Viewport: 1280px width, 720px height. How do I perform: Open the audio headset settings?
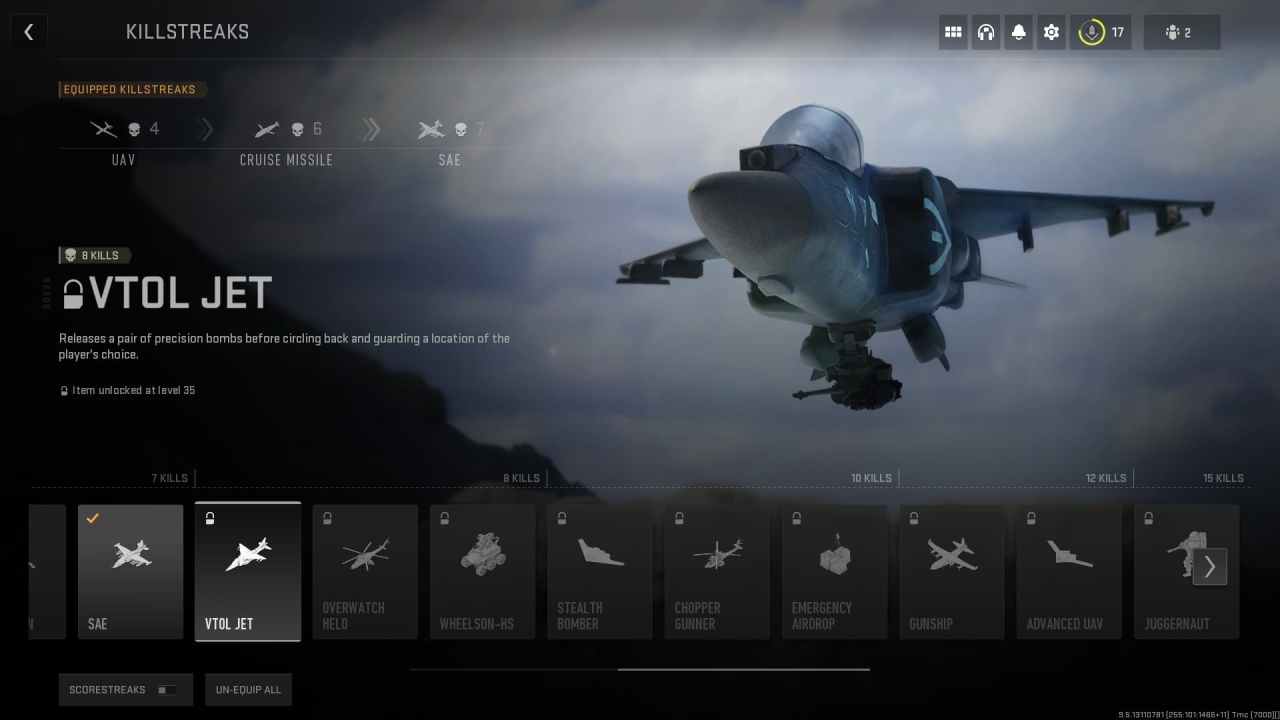(x=985, y=32)
